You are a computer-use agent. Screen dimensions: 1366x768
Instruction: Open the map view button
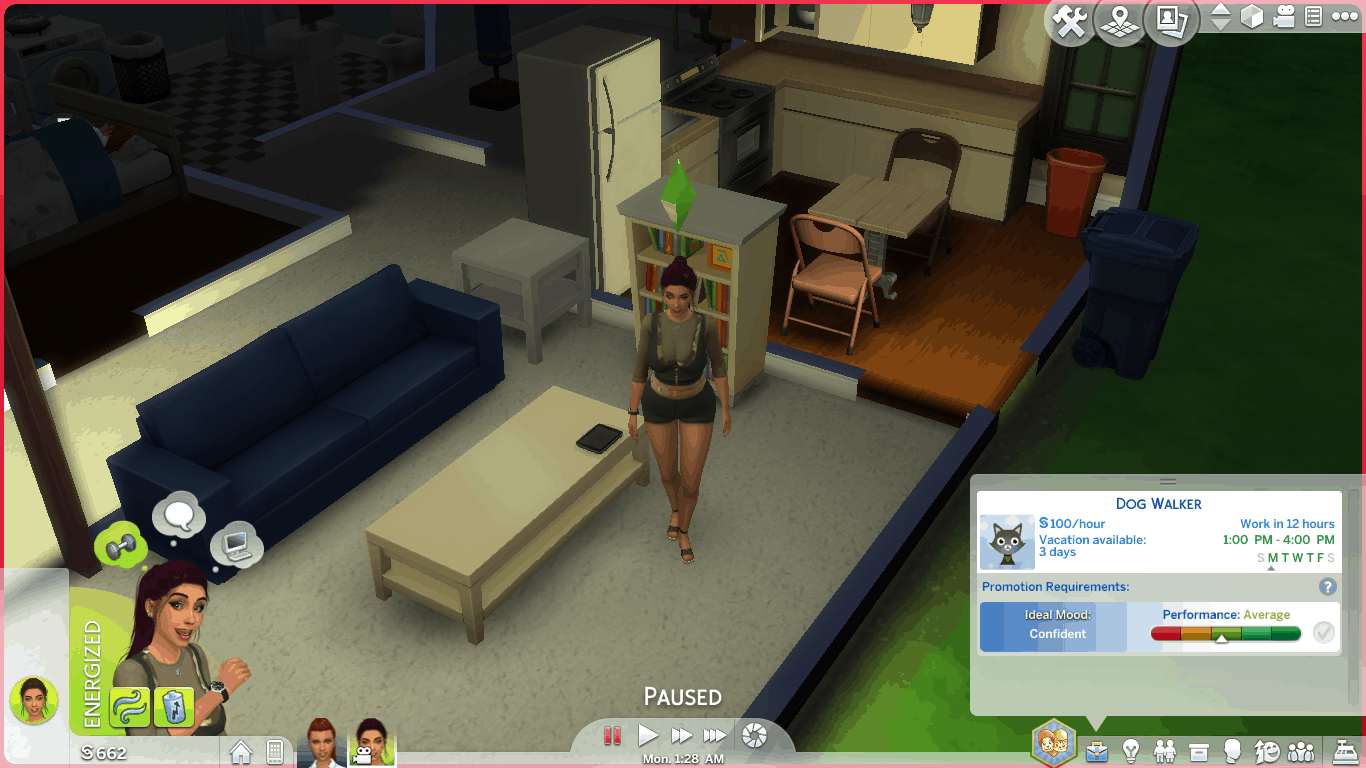[x=1121, y=21]
